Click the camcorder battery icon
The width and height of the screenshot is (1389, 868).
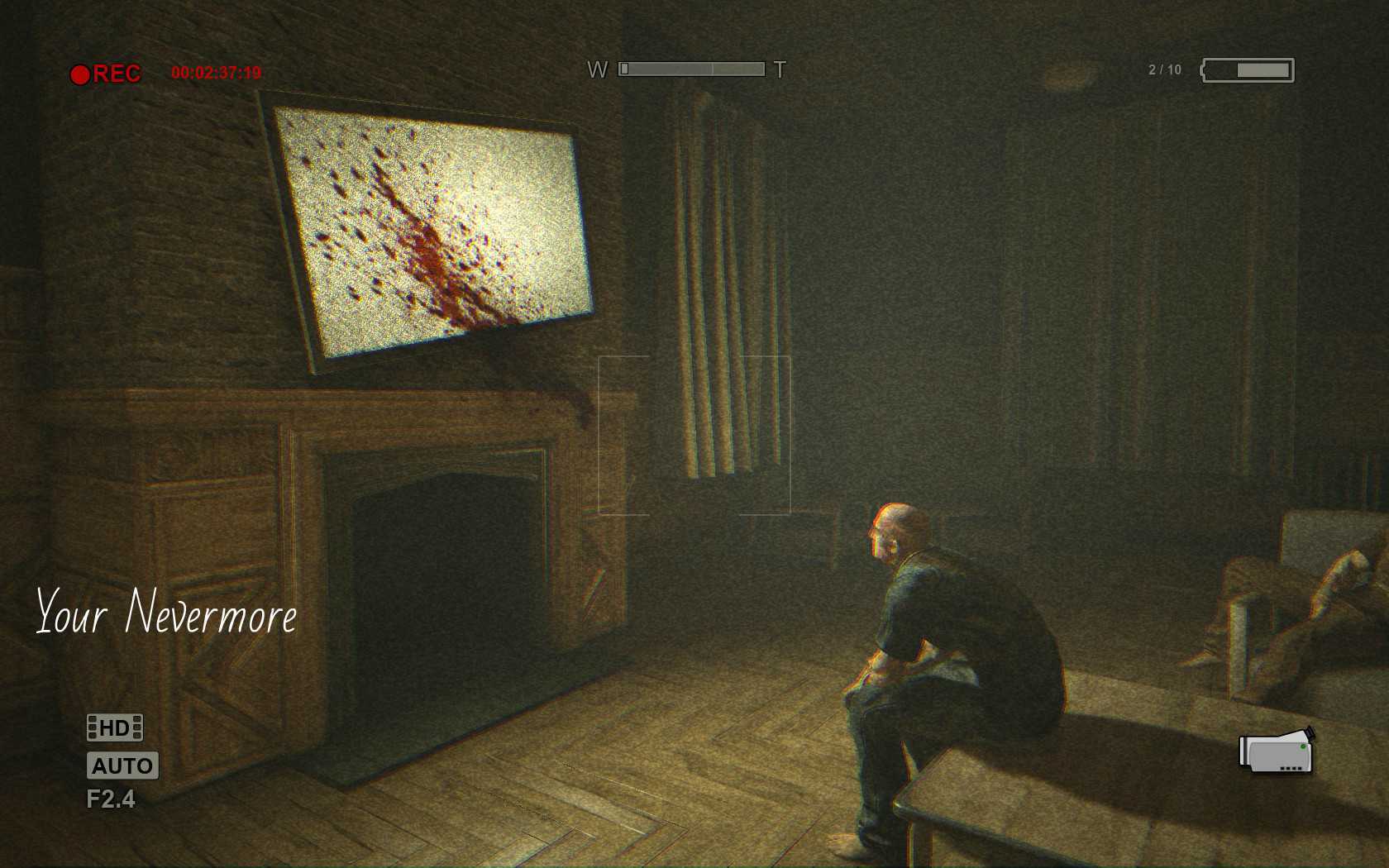coord(1248,70)
